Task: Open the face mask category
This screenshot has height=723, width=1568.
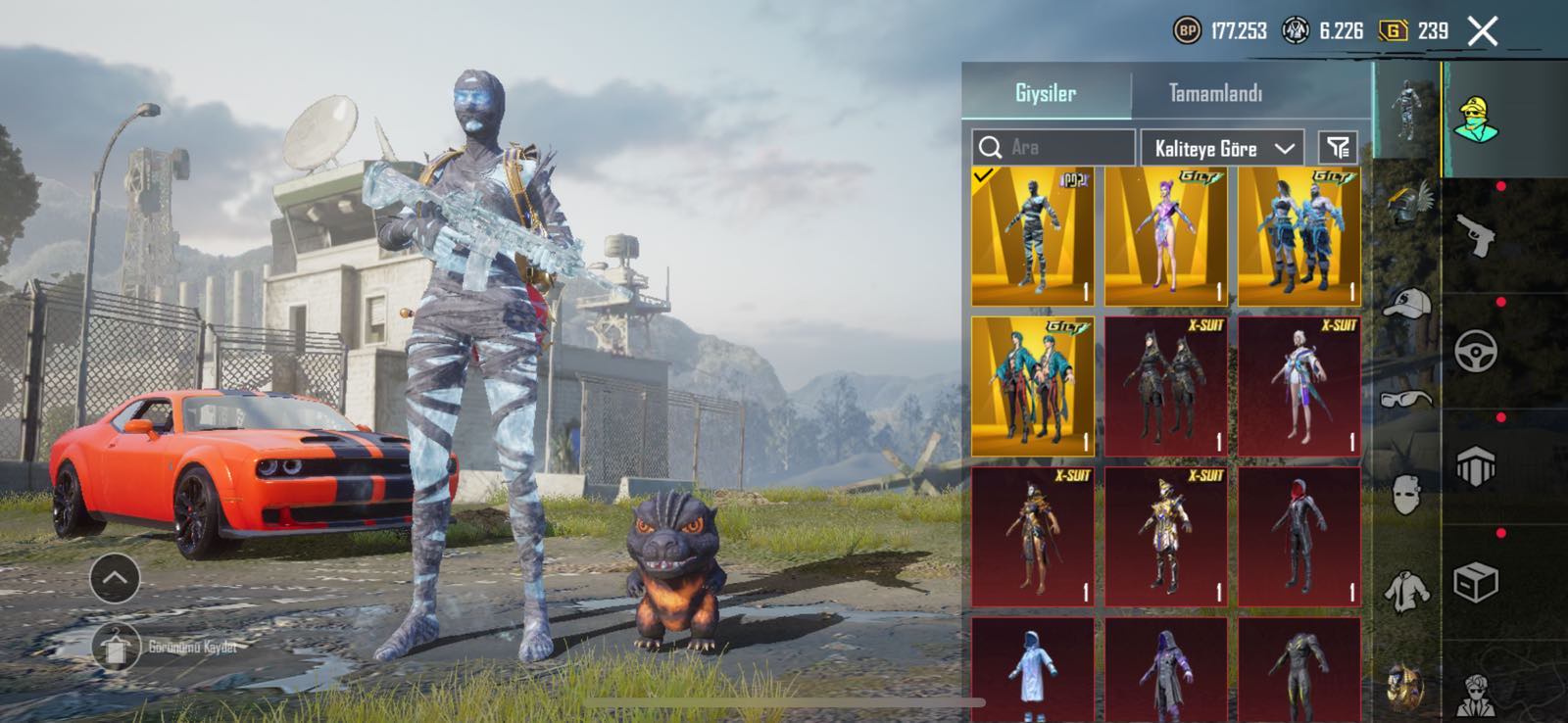Action: click(x=1407, y=495)
